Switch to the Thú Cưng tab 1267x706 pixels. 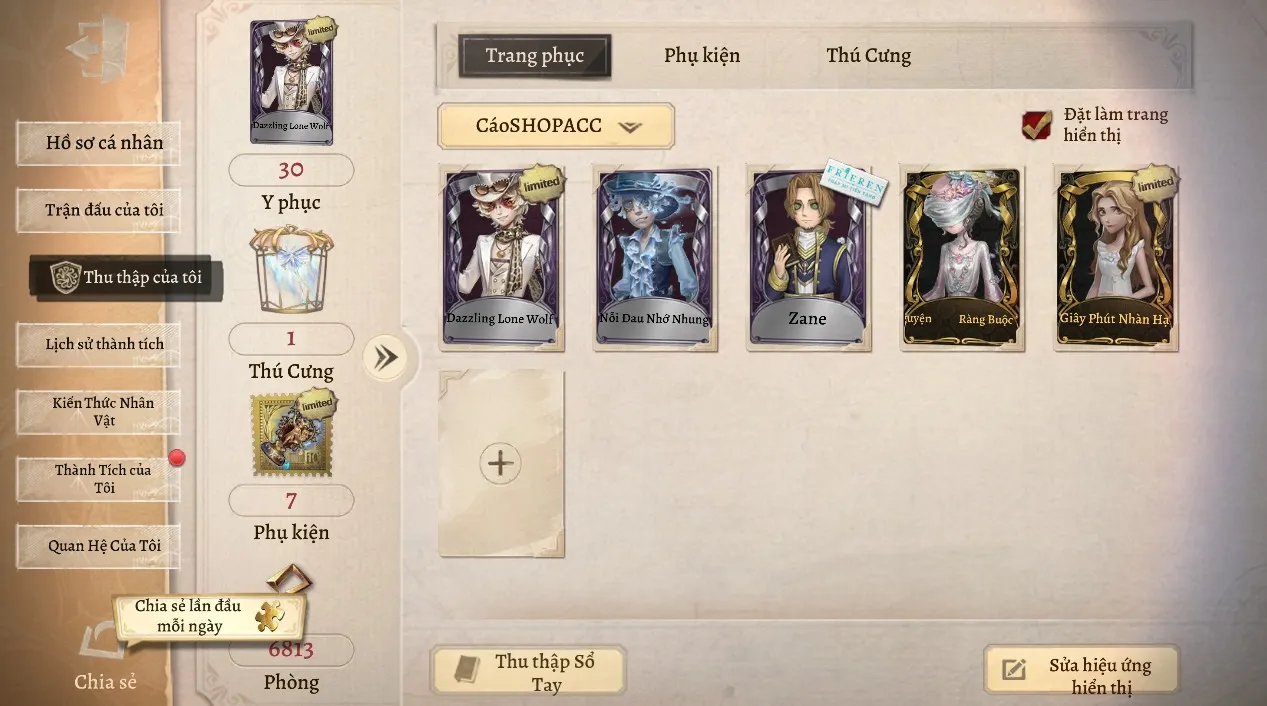pyautogui.click(x=868, y=56)
